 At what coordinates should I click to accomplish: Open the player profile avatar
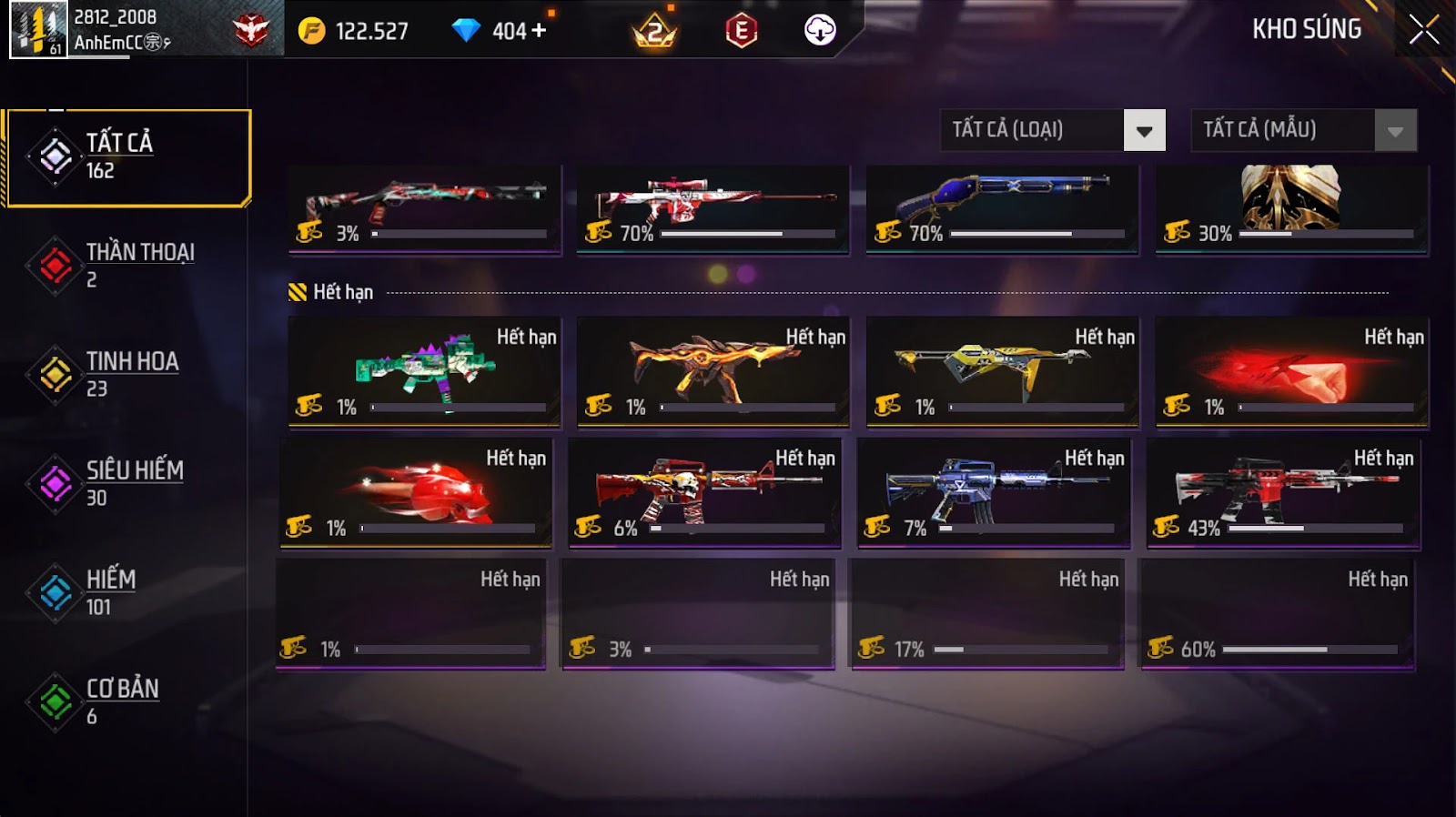point(38,30)
